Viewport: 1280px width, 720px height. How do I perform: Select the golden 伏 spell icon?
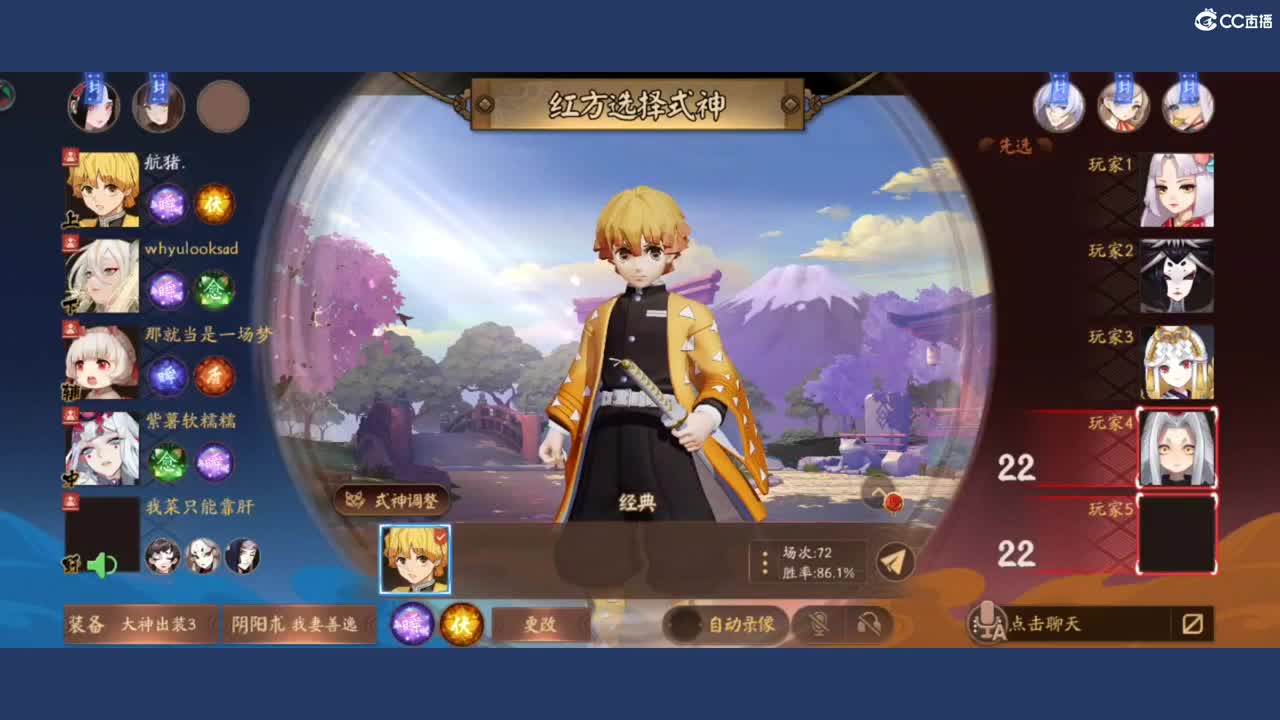[x=462, y=622]
